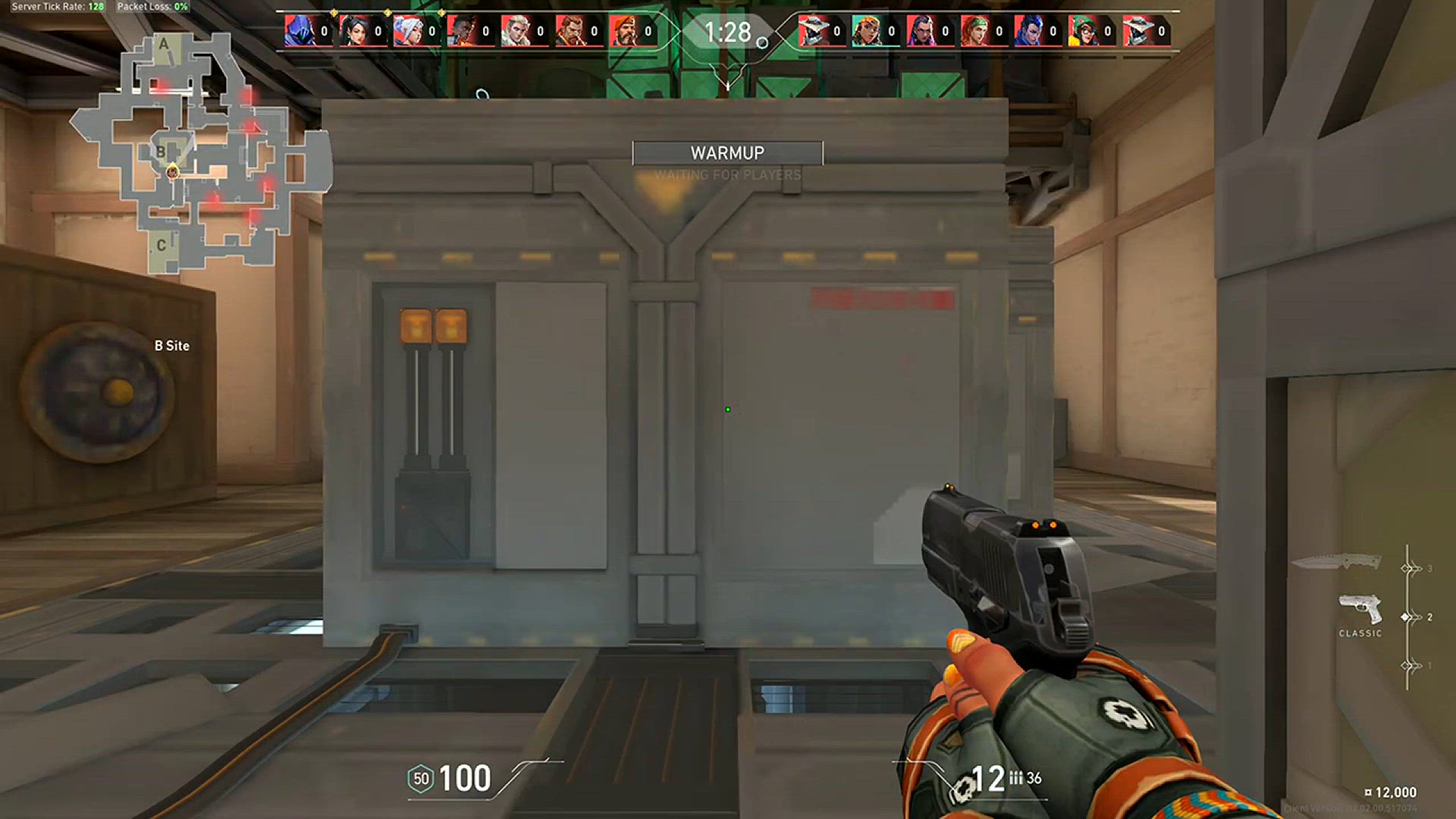1456x819 pixels.
Task: Click the C site label on minimap
Action: point(161,246)
